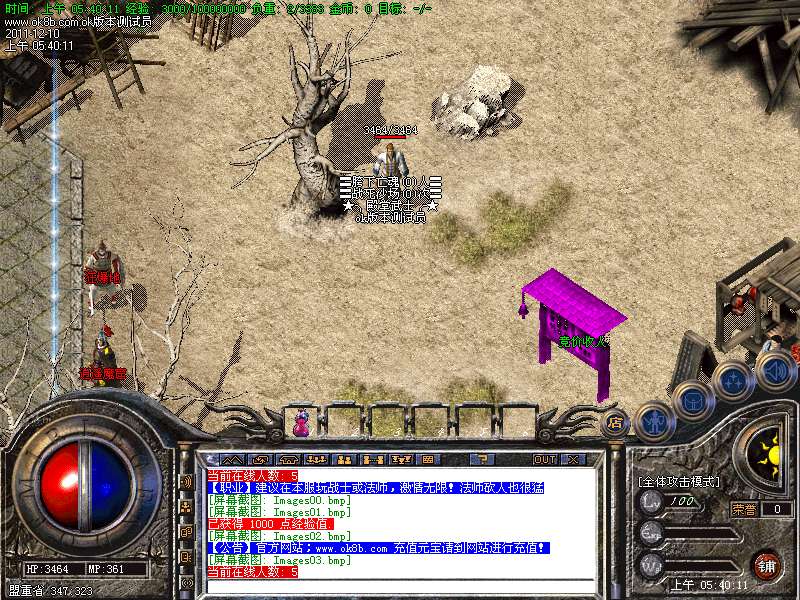Select the purple potion in the belt slot
This screenshot has width=800, height=600.
tap(300, 424)
